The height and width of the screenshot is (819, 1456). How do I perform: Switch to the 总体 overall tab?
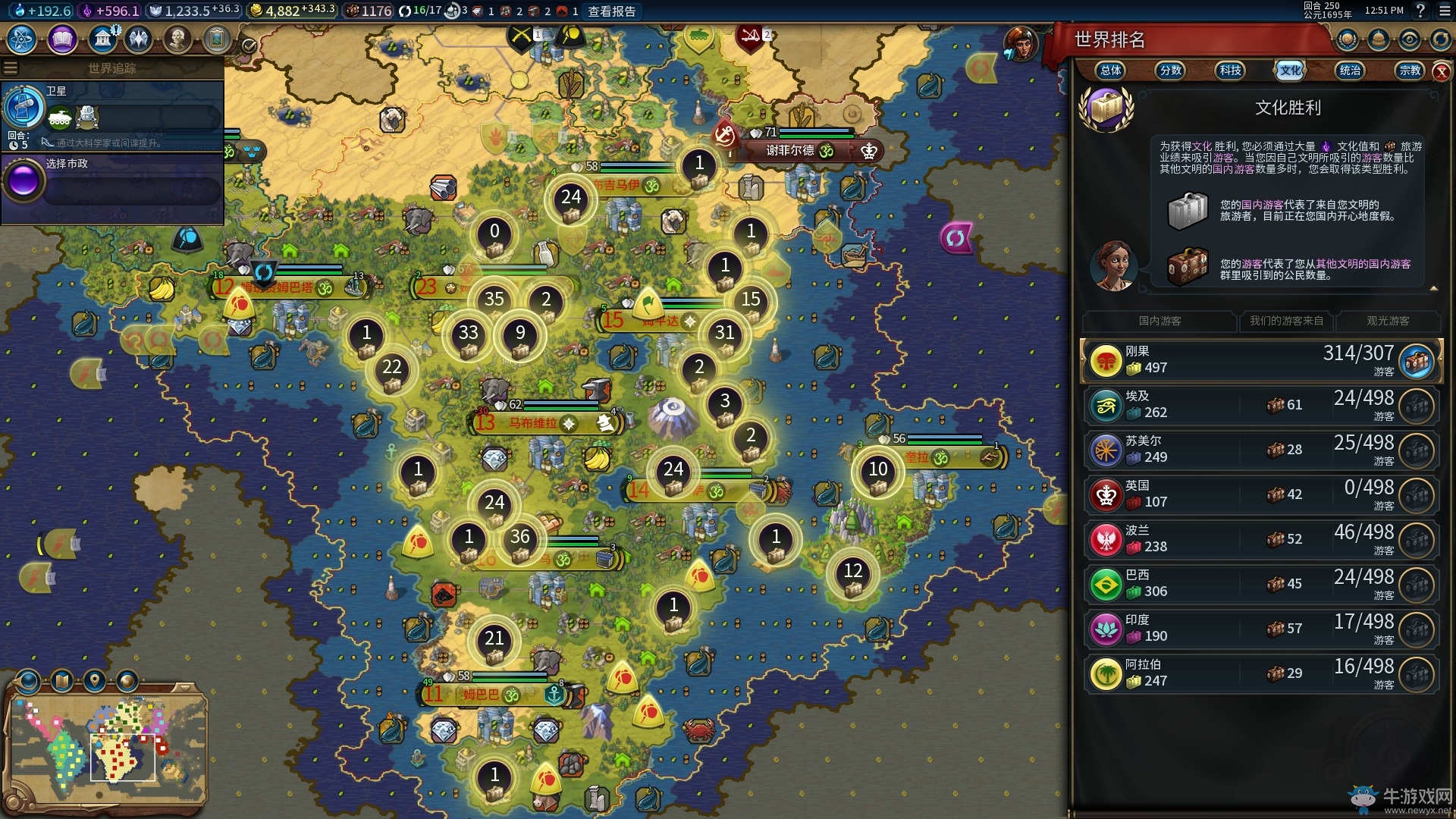coord(1111,71)
